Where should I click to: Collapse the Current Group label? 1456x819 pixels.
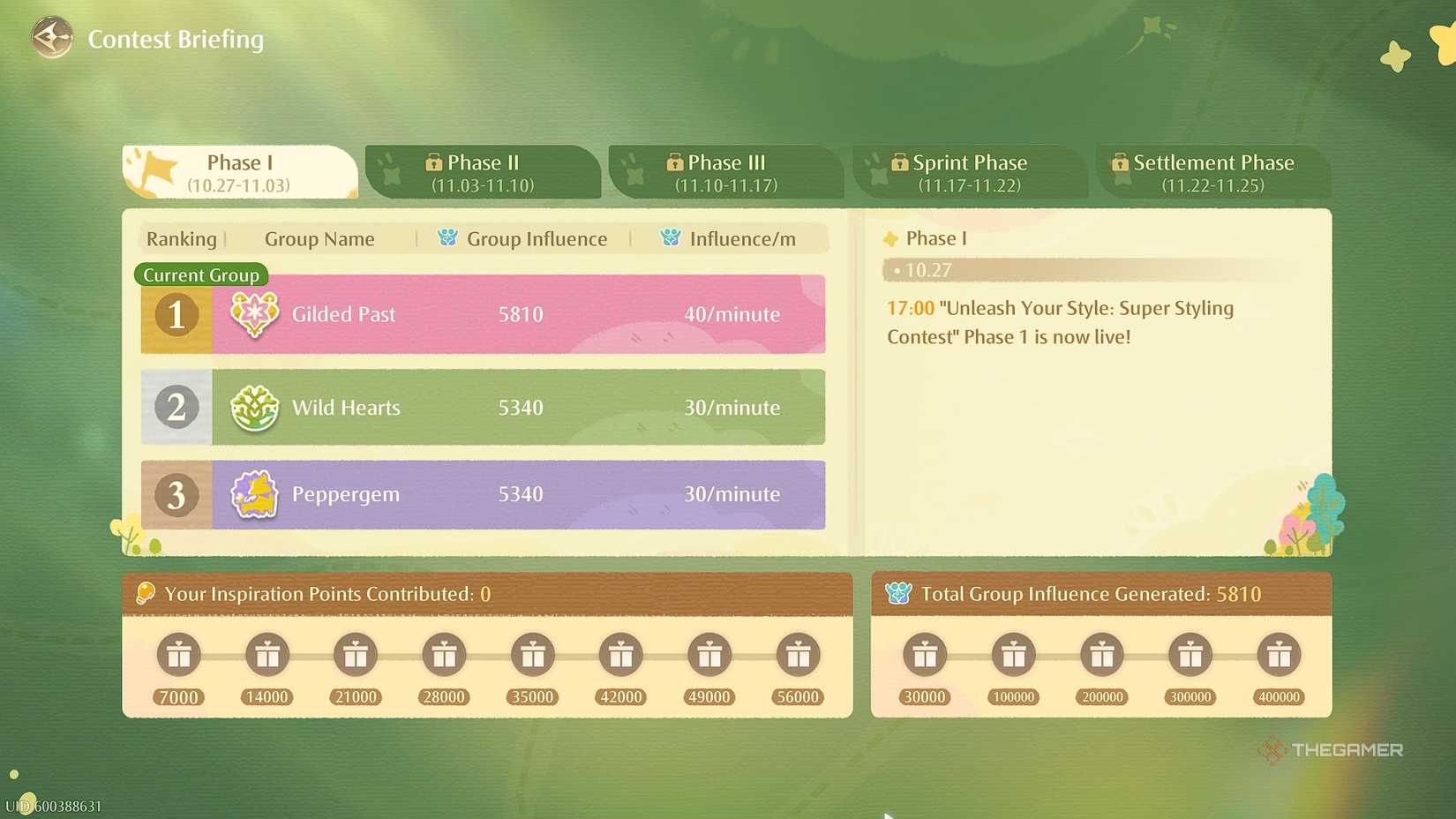click(x=201, y=274)
